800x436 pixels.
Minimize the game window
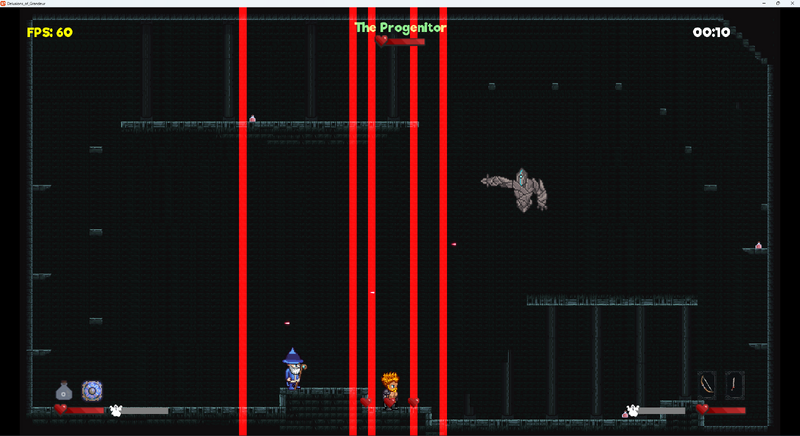(x=763, y=3)
